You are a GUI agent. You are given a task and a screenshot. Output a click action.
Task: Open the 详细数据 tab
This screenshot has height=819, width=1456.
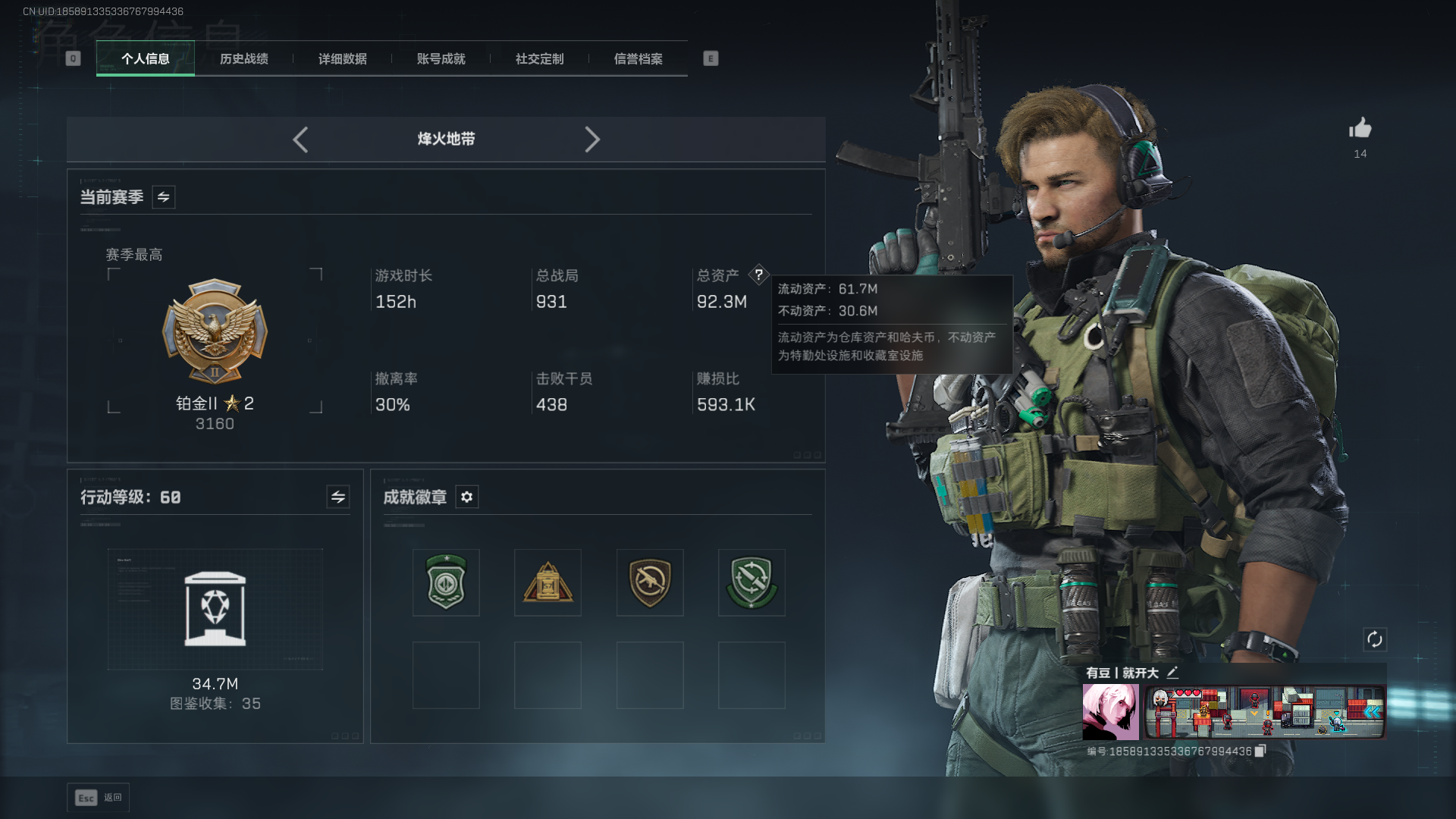click(342, 59)
